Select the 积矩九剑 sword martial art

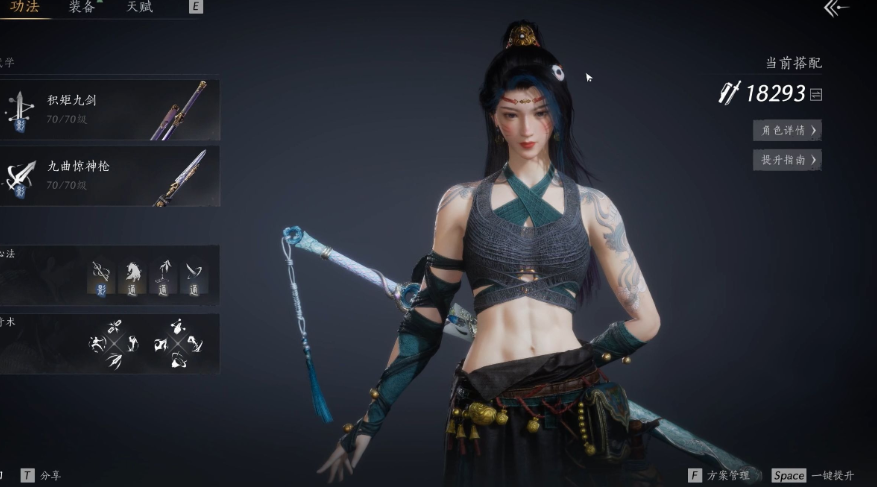(x=110, y=109)
